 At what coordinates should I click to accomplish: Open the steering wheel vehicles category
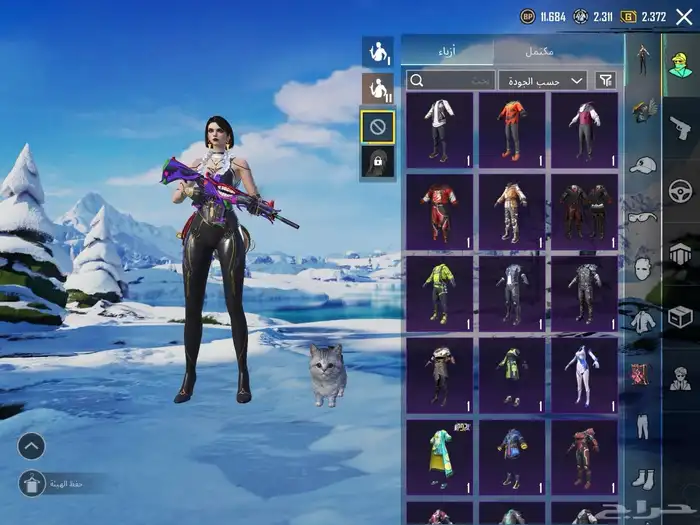coord(680,190)
